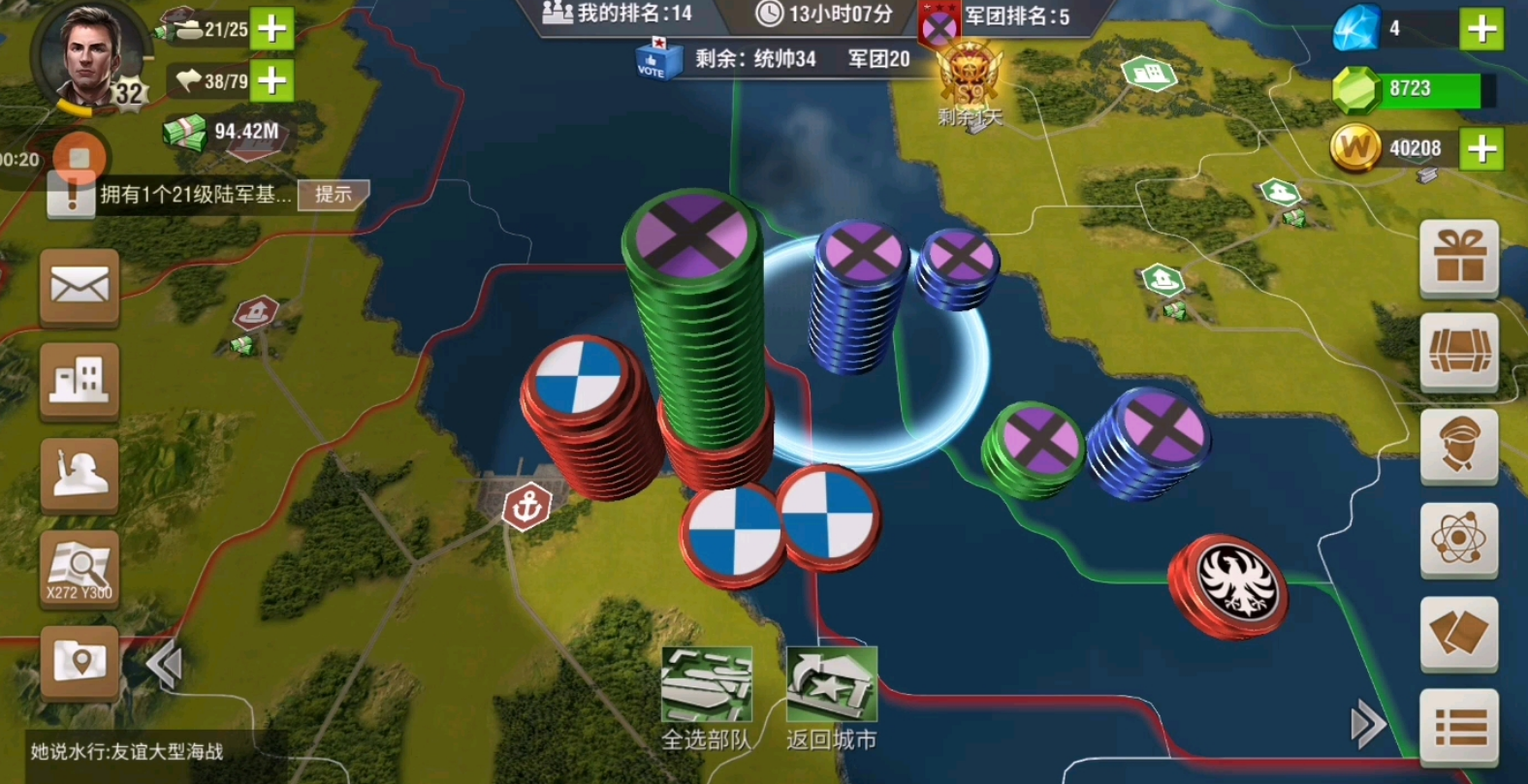Open the soldier troops menu

(x=80, y=474)
